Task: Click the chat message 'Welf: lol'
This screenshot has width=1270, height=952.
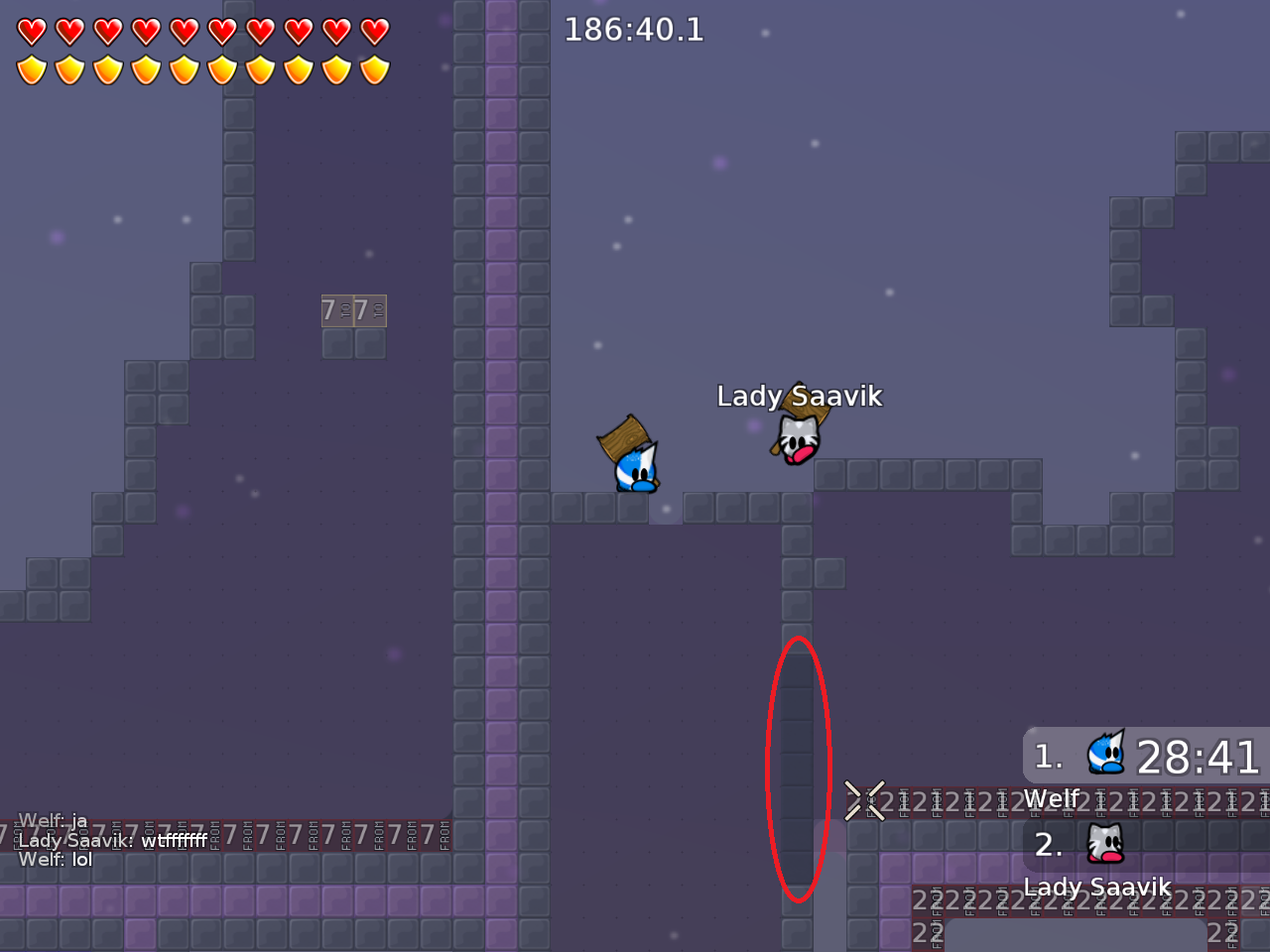Action: (x=55, y=860)
